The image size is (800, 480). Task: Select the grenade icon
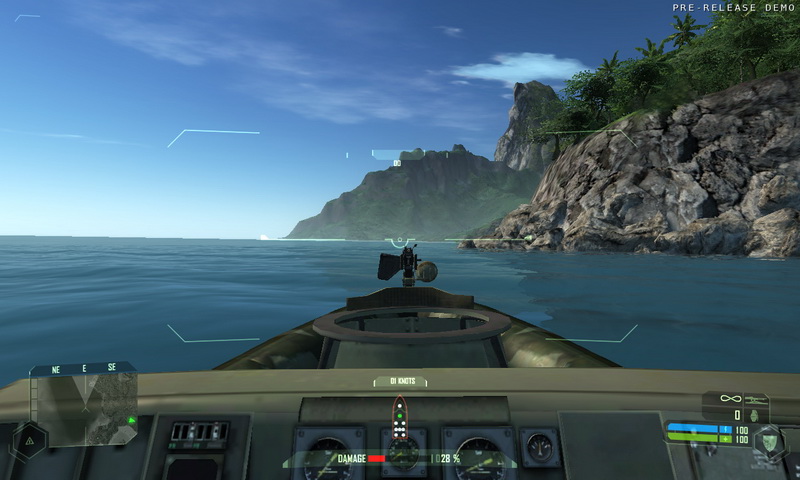click(754, 415)
